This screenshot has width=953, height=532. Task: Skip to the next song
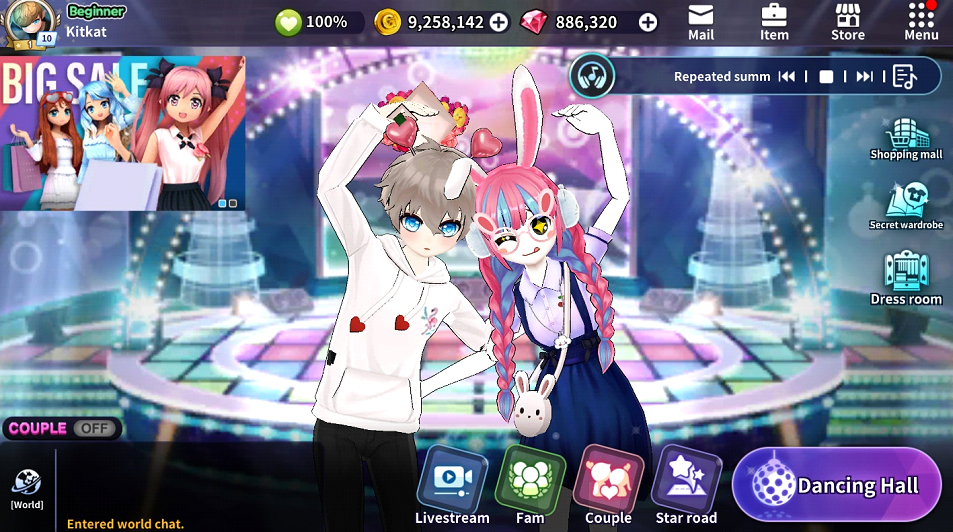pyautogui.click(x=864, y=77)
